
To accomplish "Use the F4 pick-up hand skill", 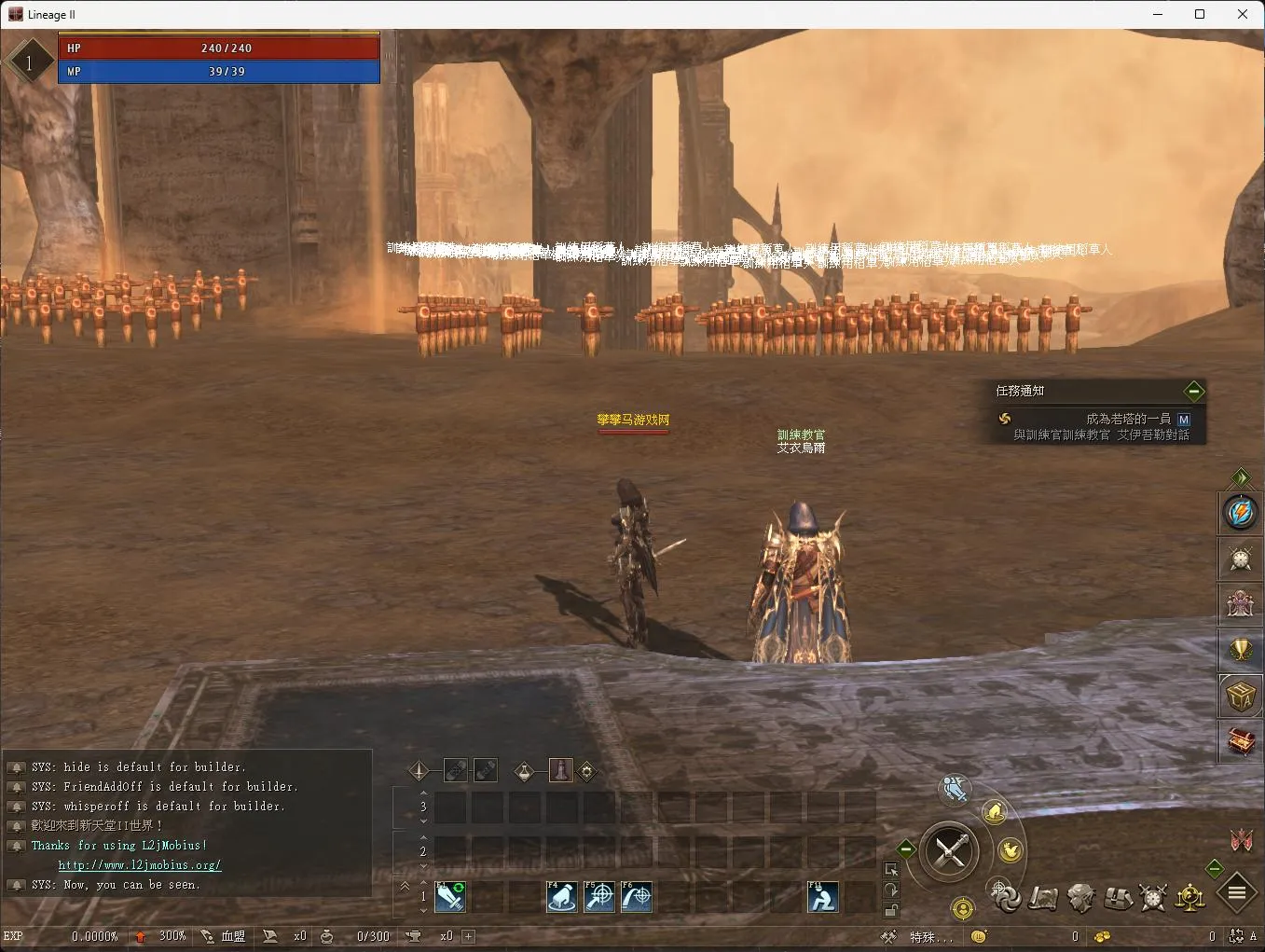I will pos(561,897).
